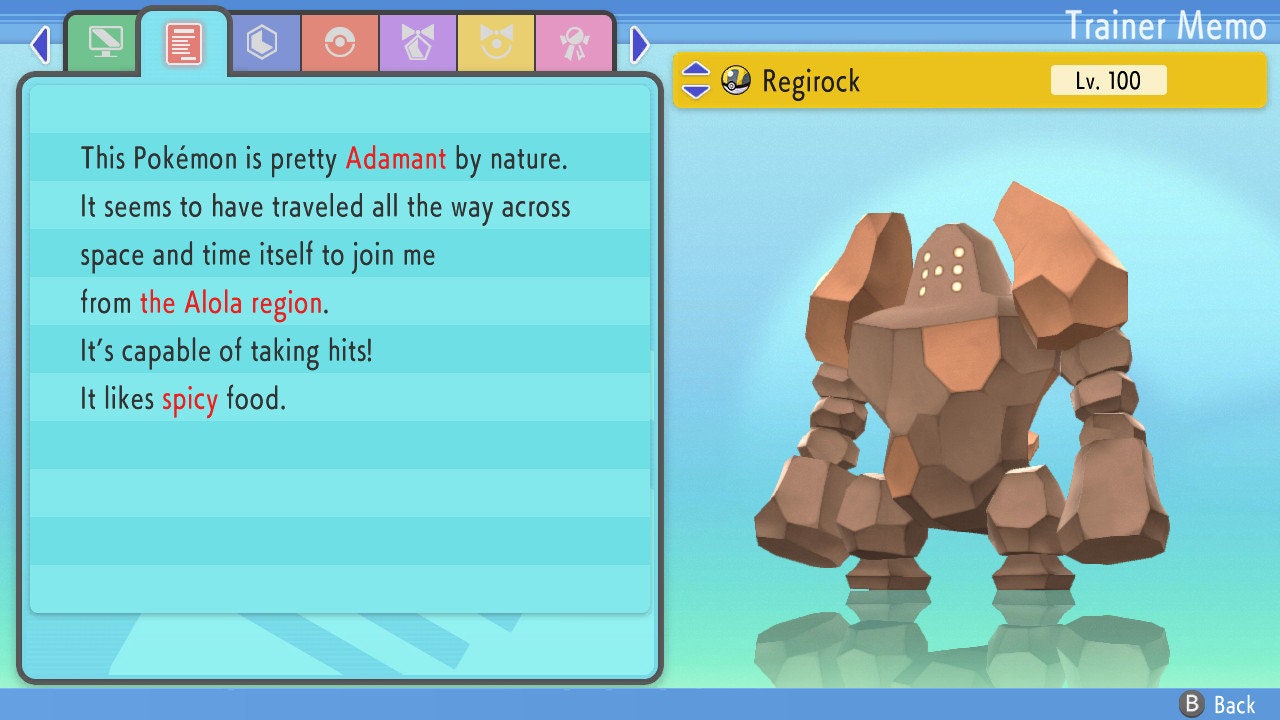Open the blue hexagon stats tab

pos(262,43)
